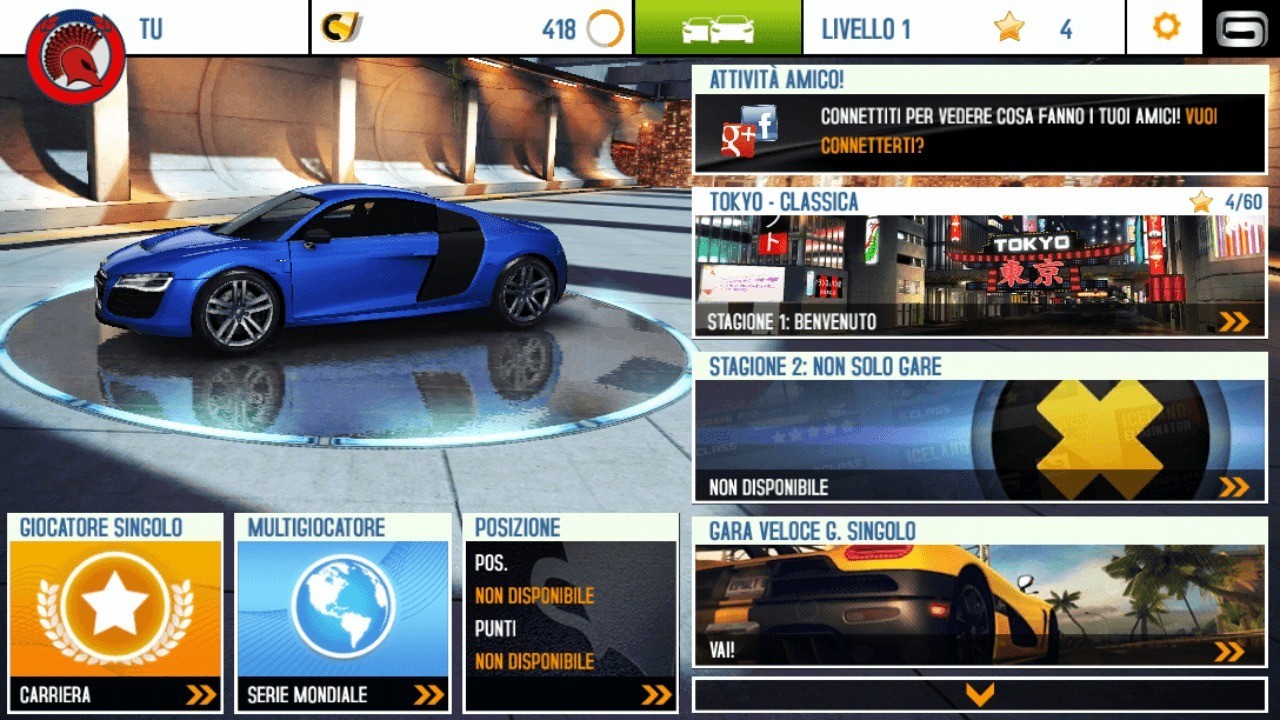Screen dimensions: 1280x720
Task: View the Livello 1 stars panel
Action: pos(964,27)
